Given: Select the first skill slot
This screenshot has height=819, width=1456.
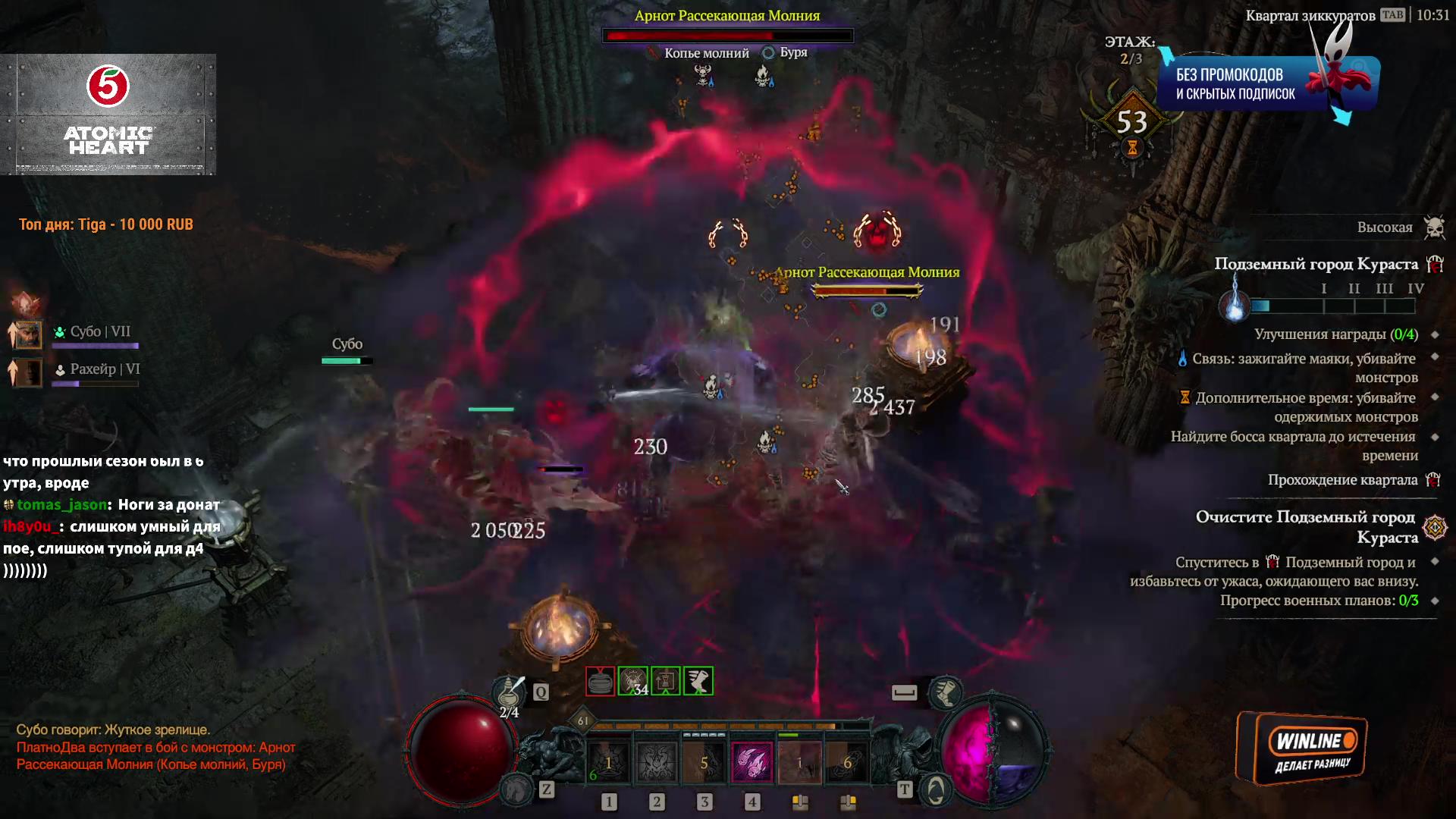Looking at the screenshot, I should (x=608, y=761).
